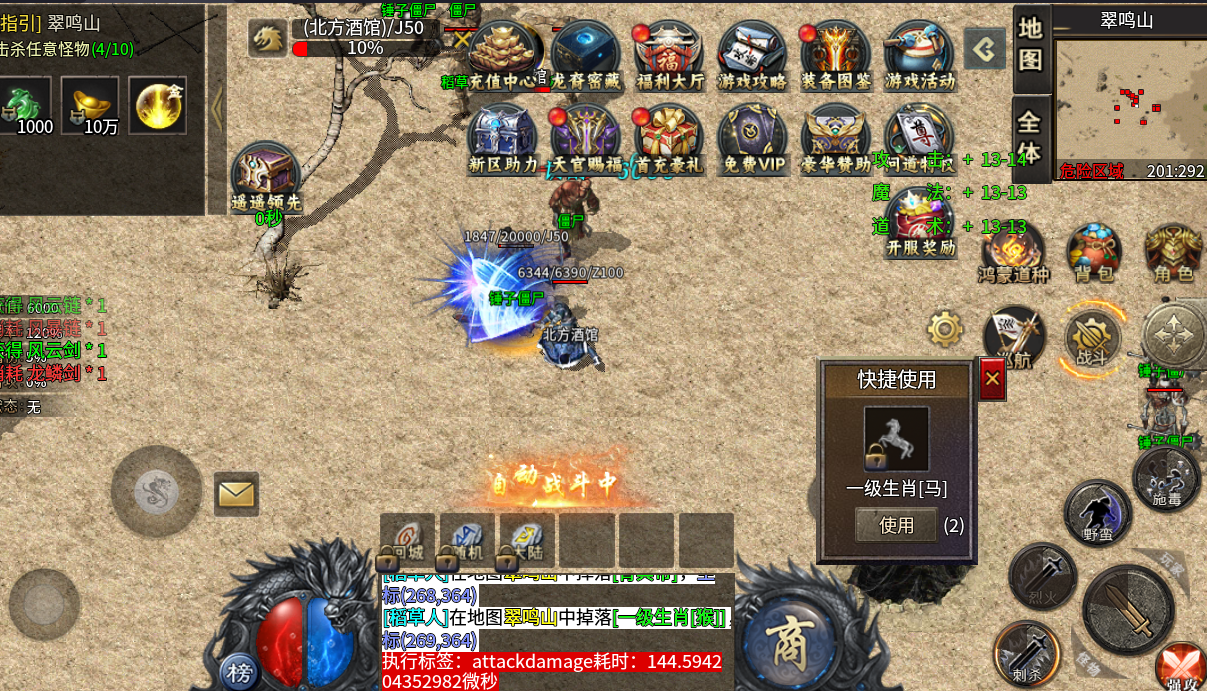
Task: Open the 地图 map tab
Action: tap(1031, 45)
